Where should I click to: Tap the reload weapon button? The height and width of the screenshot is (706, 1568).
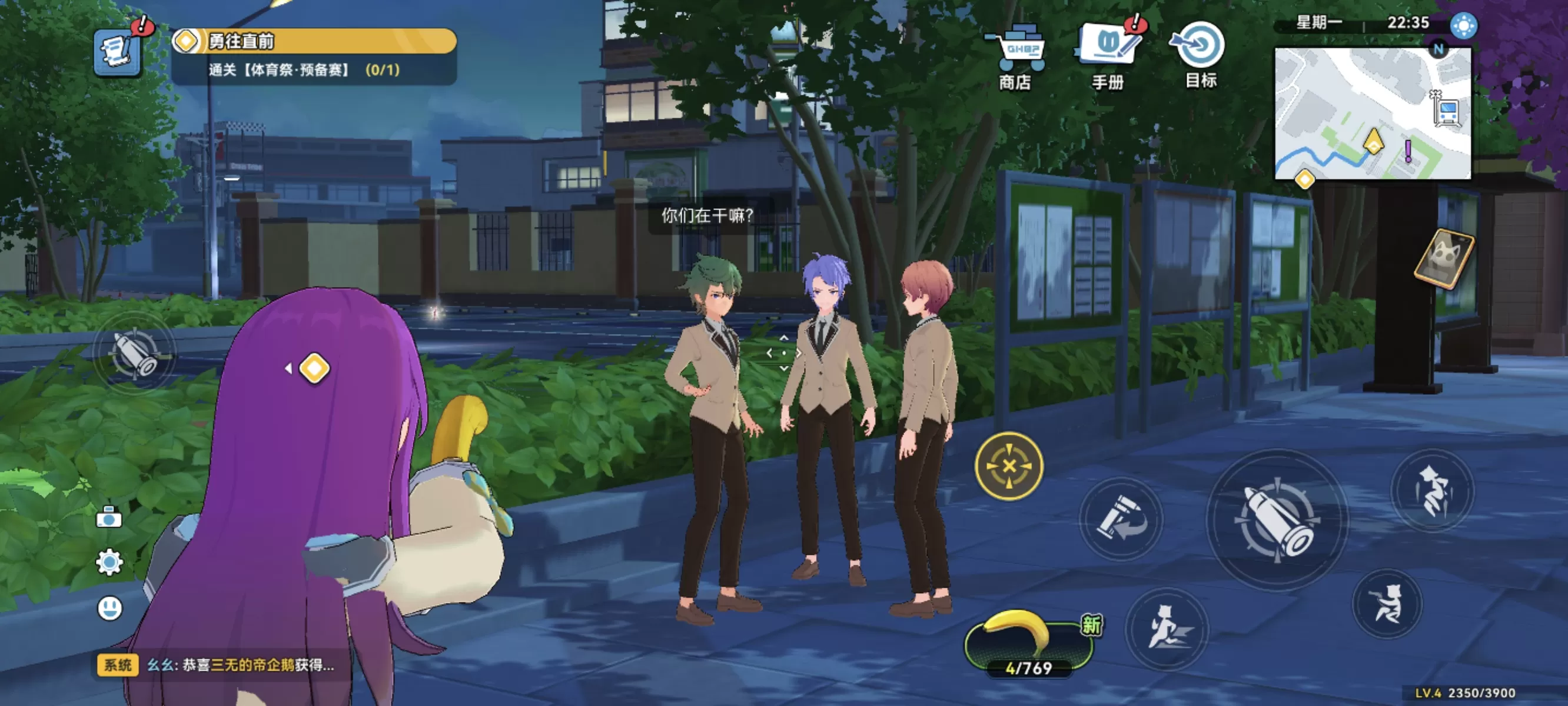click(x=1121, y=518)
